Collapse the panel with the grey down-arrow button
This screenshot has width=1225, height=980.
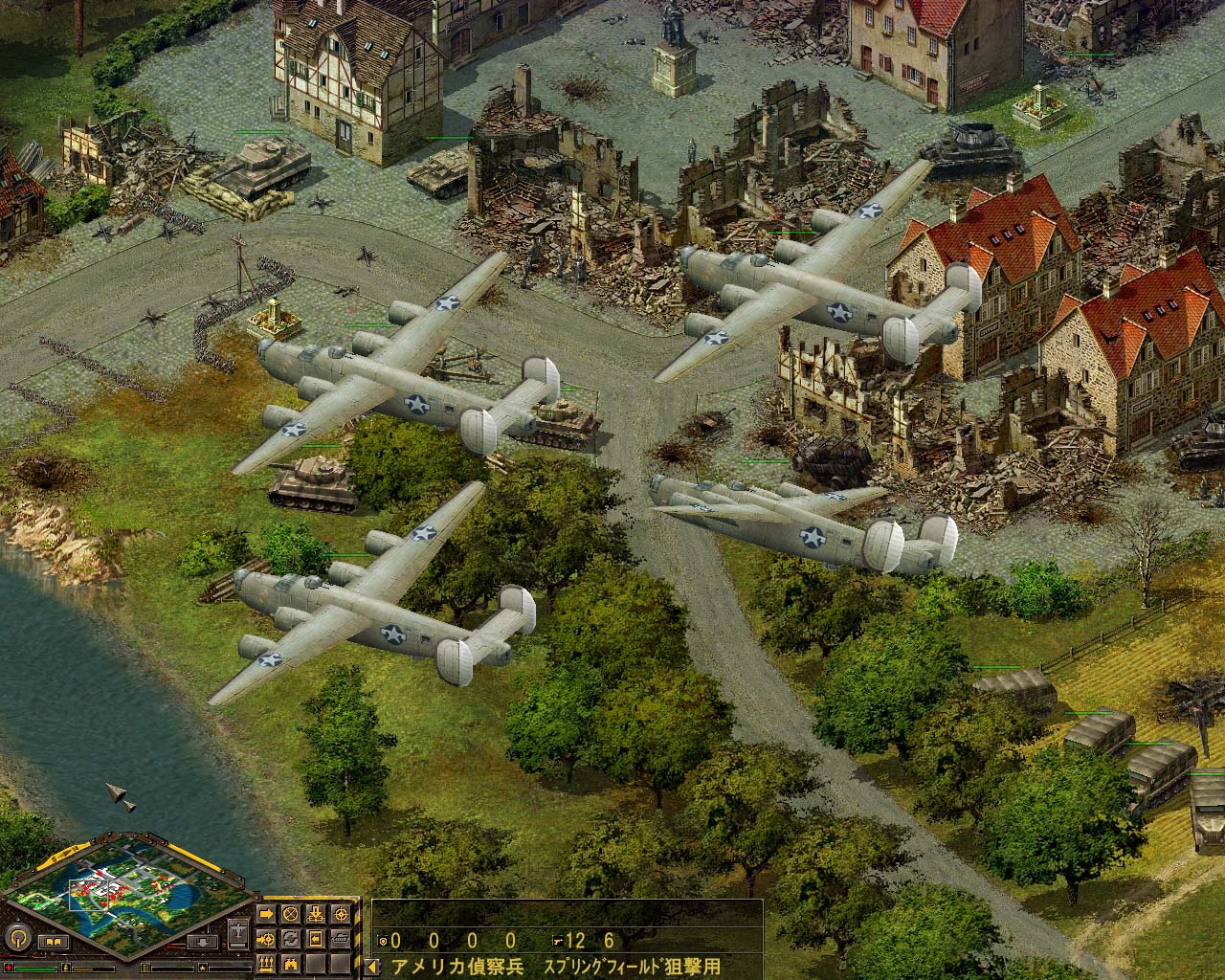(x=203, y=943)
